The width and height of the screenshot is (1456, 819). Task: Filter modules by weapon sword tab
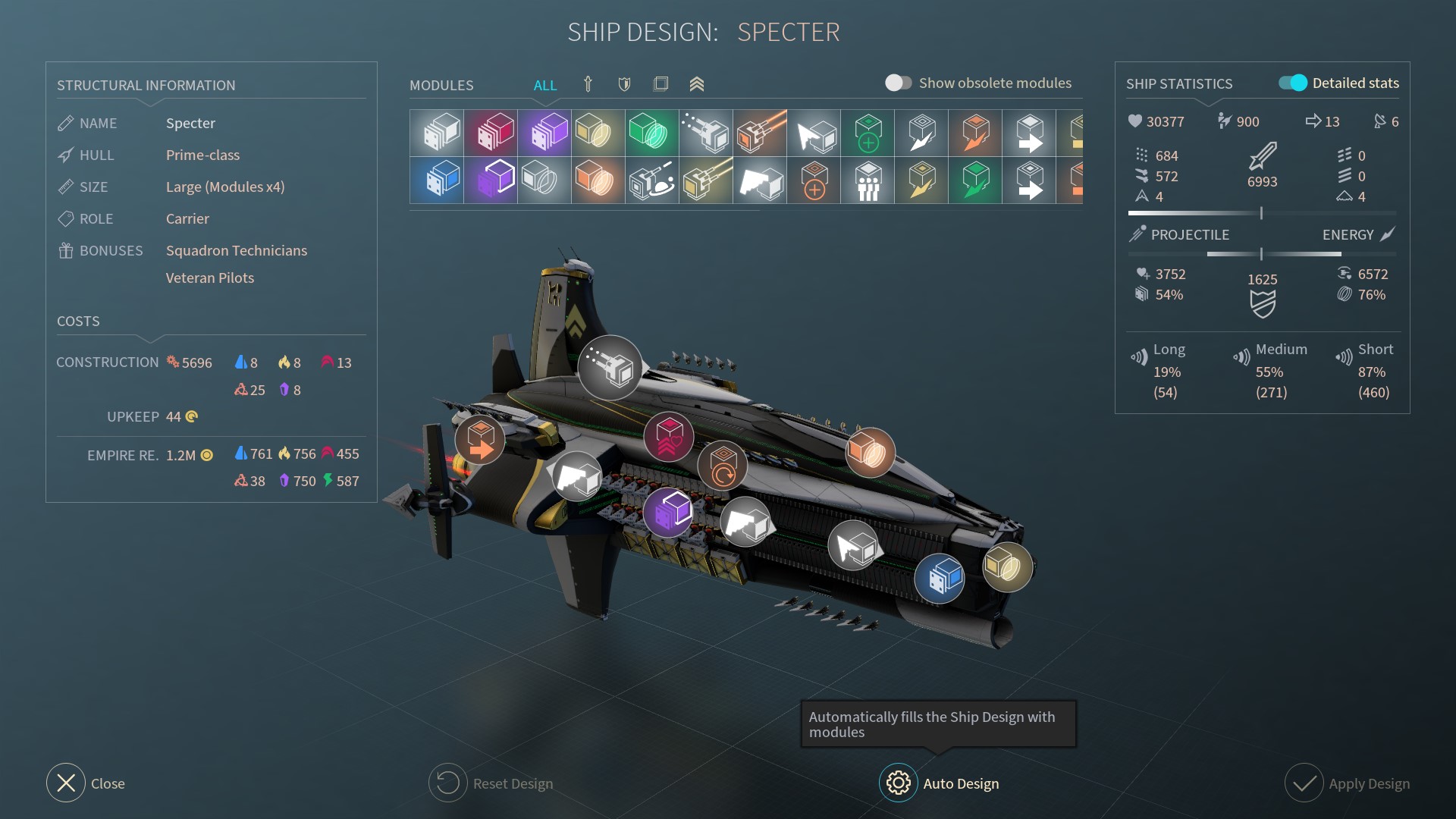[x=588, y=84]
